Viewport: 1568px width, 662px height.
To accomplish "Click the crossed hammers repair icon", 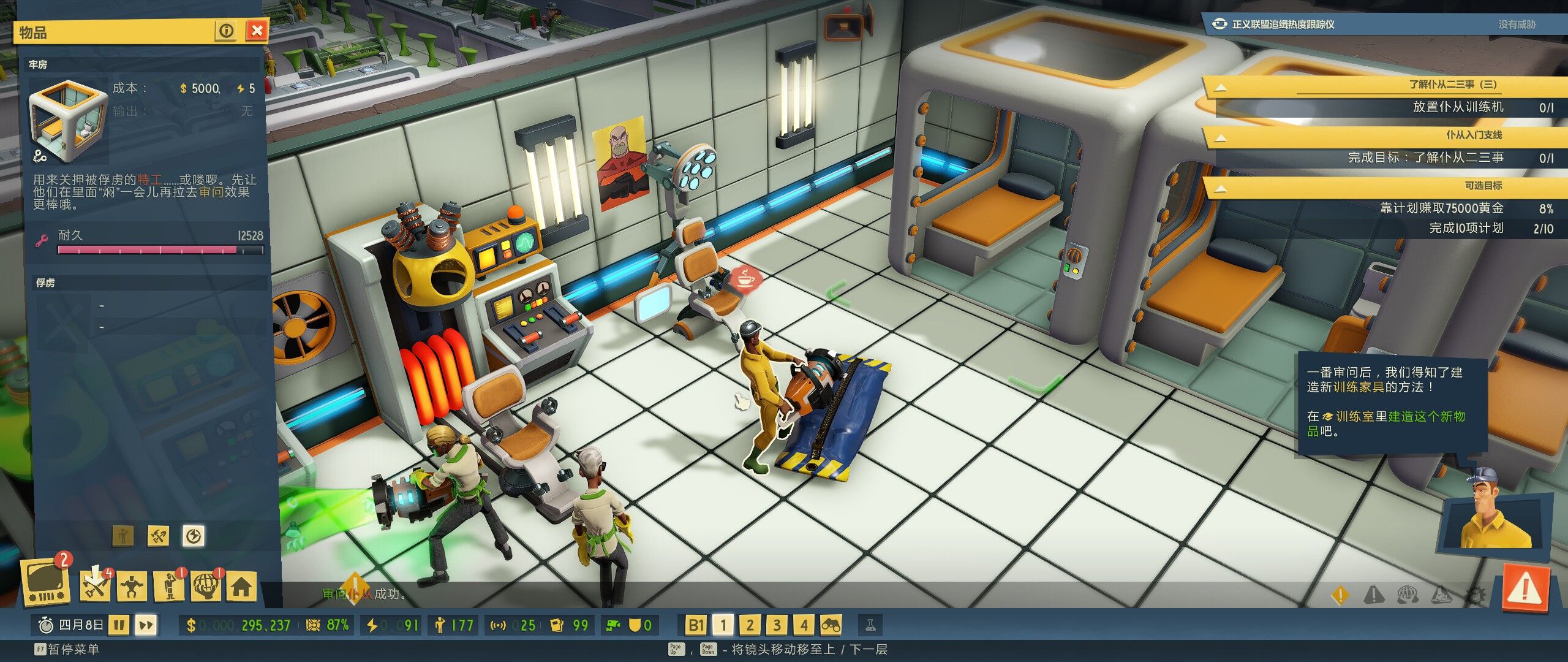I will click(x=159, y=536).
